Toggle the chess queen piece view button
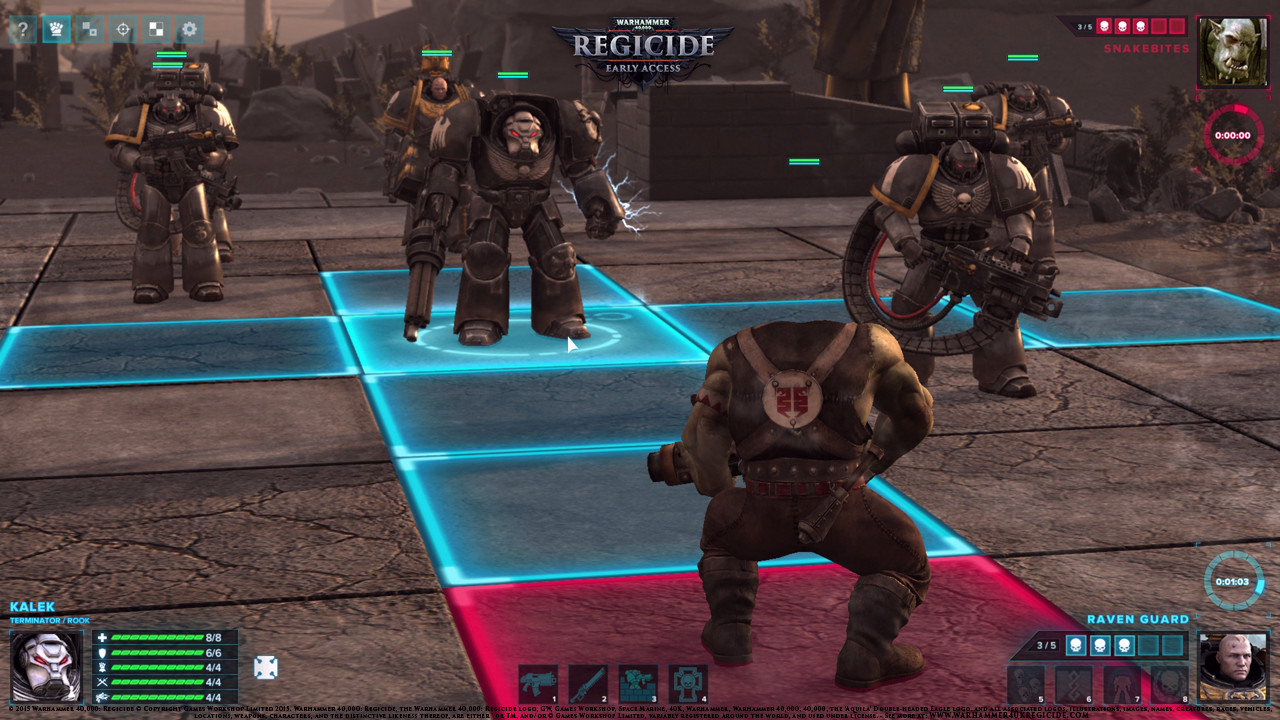Screen dimensions: 1280x720 point(56,29)
